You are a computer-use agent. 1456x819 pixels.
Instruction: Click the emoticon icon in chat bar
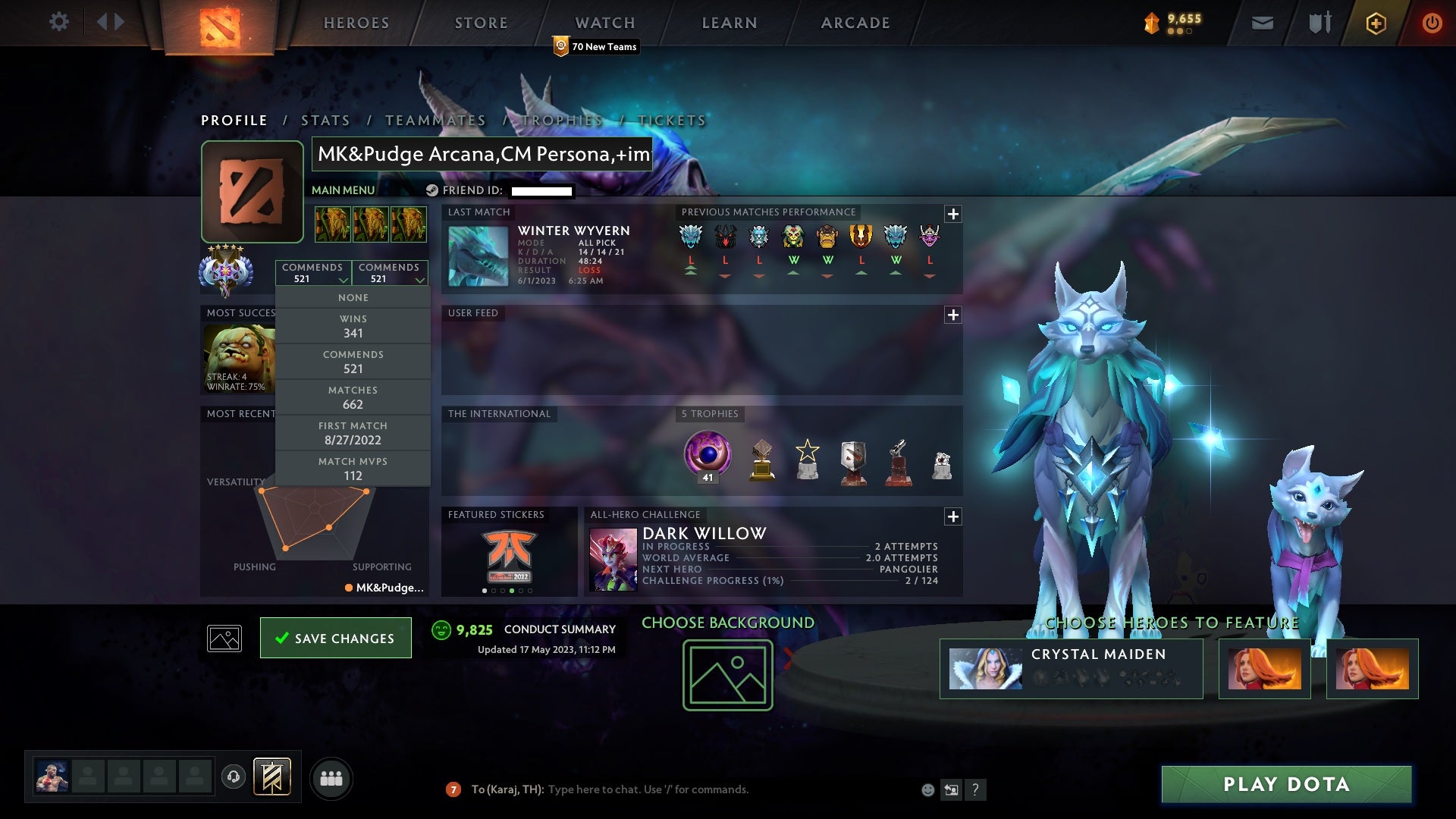coord(927,789)
